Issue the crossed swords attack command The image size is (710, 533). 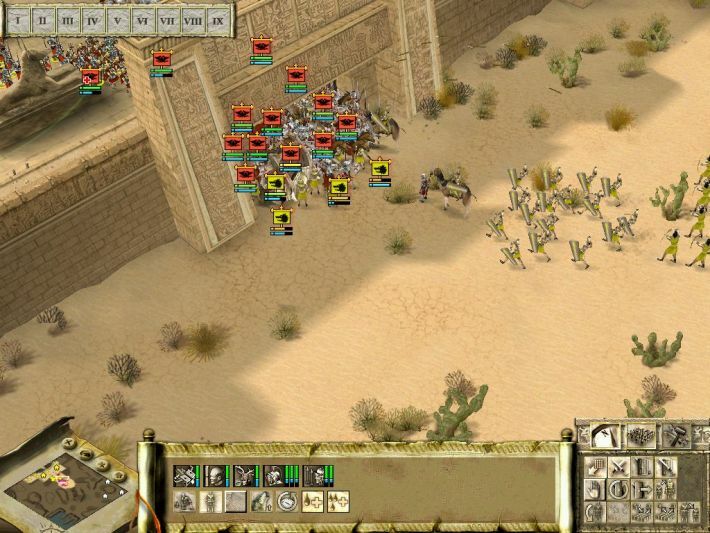tap(619, 467)
